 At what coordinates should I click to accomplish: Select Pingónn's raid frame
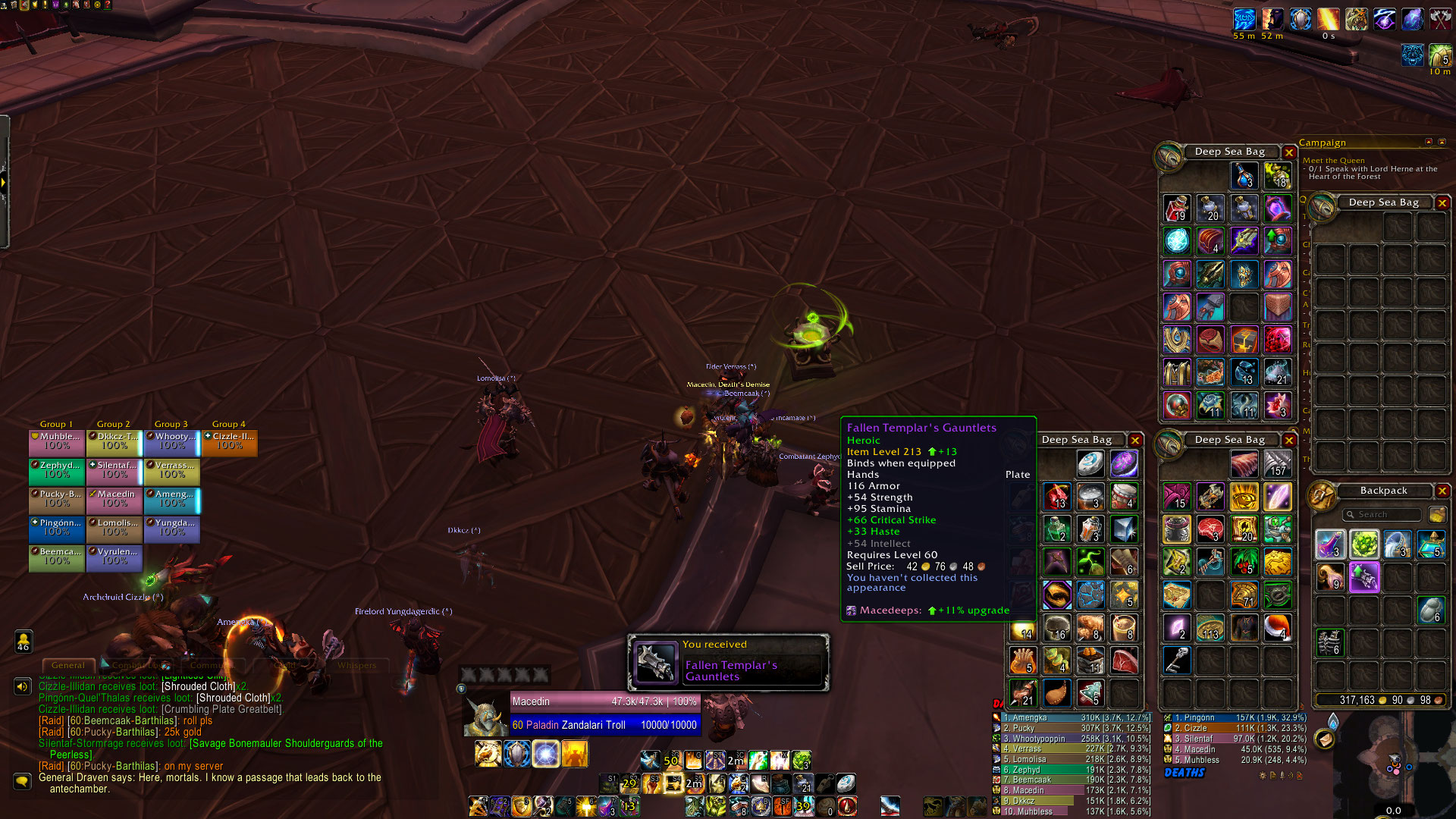pos(57,529)
